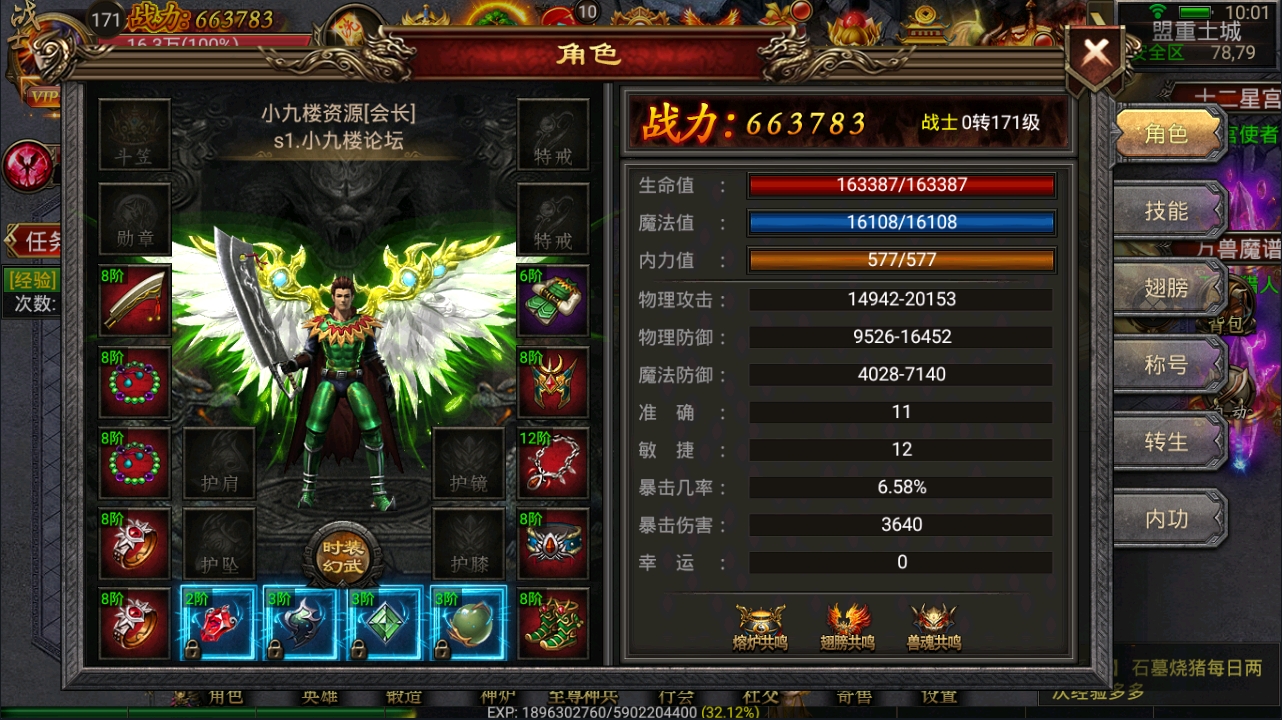This screenshot has height=720, width=1282.
Task: Select the 8阶 weapon slot icon
Action: point(135,302)
